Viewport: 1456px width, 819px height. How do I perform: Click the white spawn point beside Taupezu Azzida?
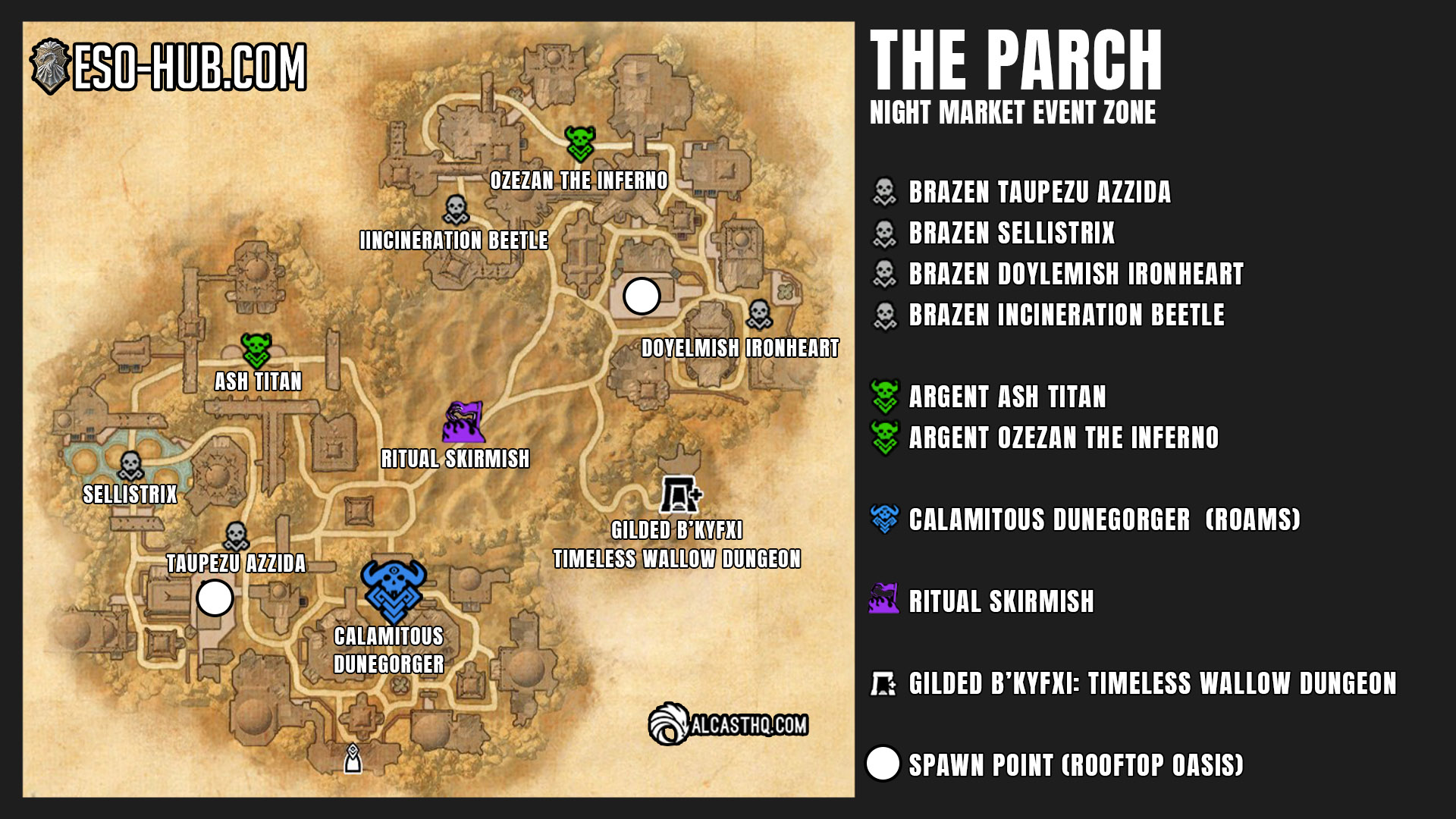click(215, 598)
